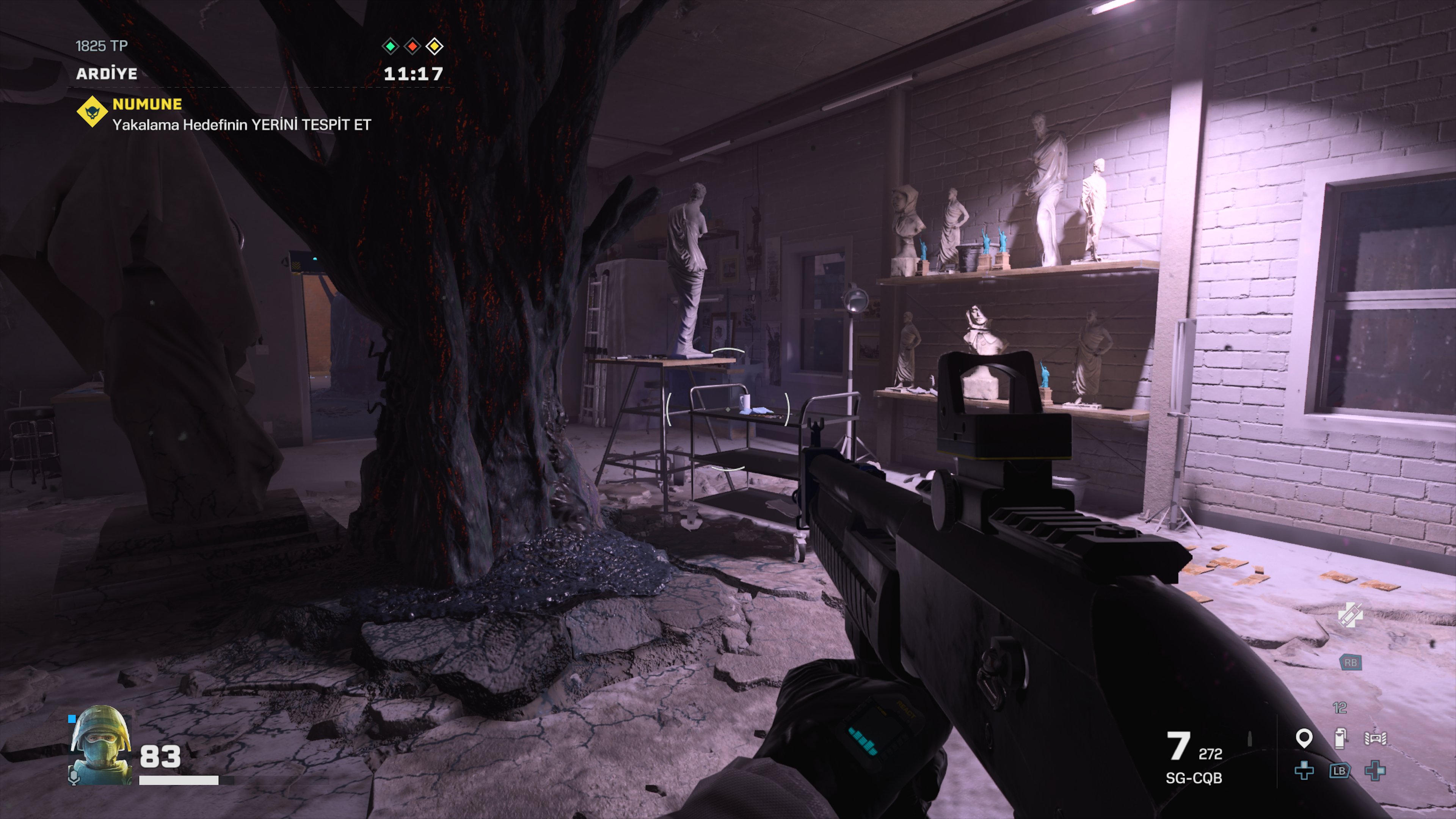Select the SG-CQB weapon label

point(1193,778)
